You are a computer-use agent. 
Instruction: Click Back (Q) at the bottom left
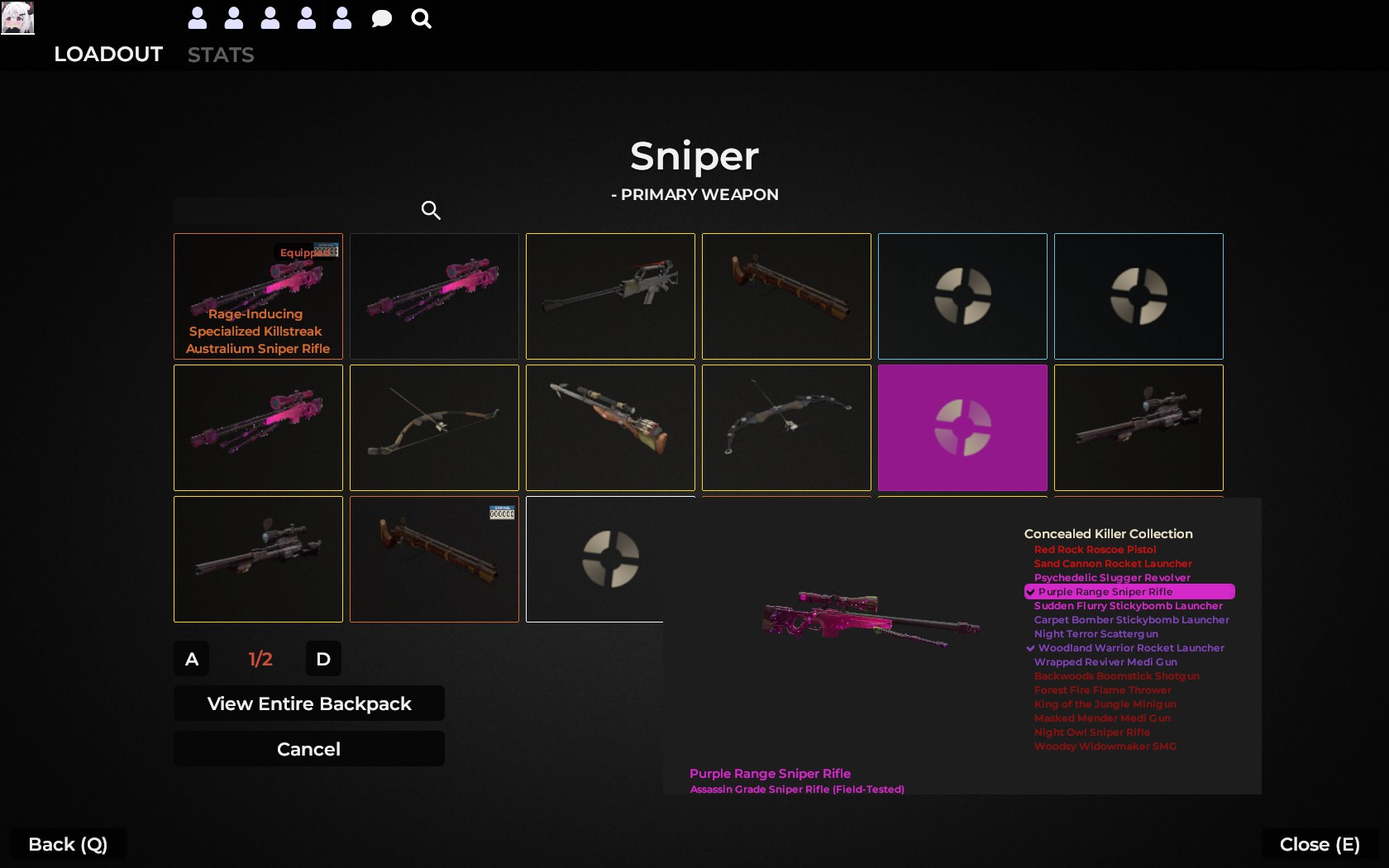click(67, 844)
